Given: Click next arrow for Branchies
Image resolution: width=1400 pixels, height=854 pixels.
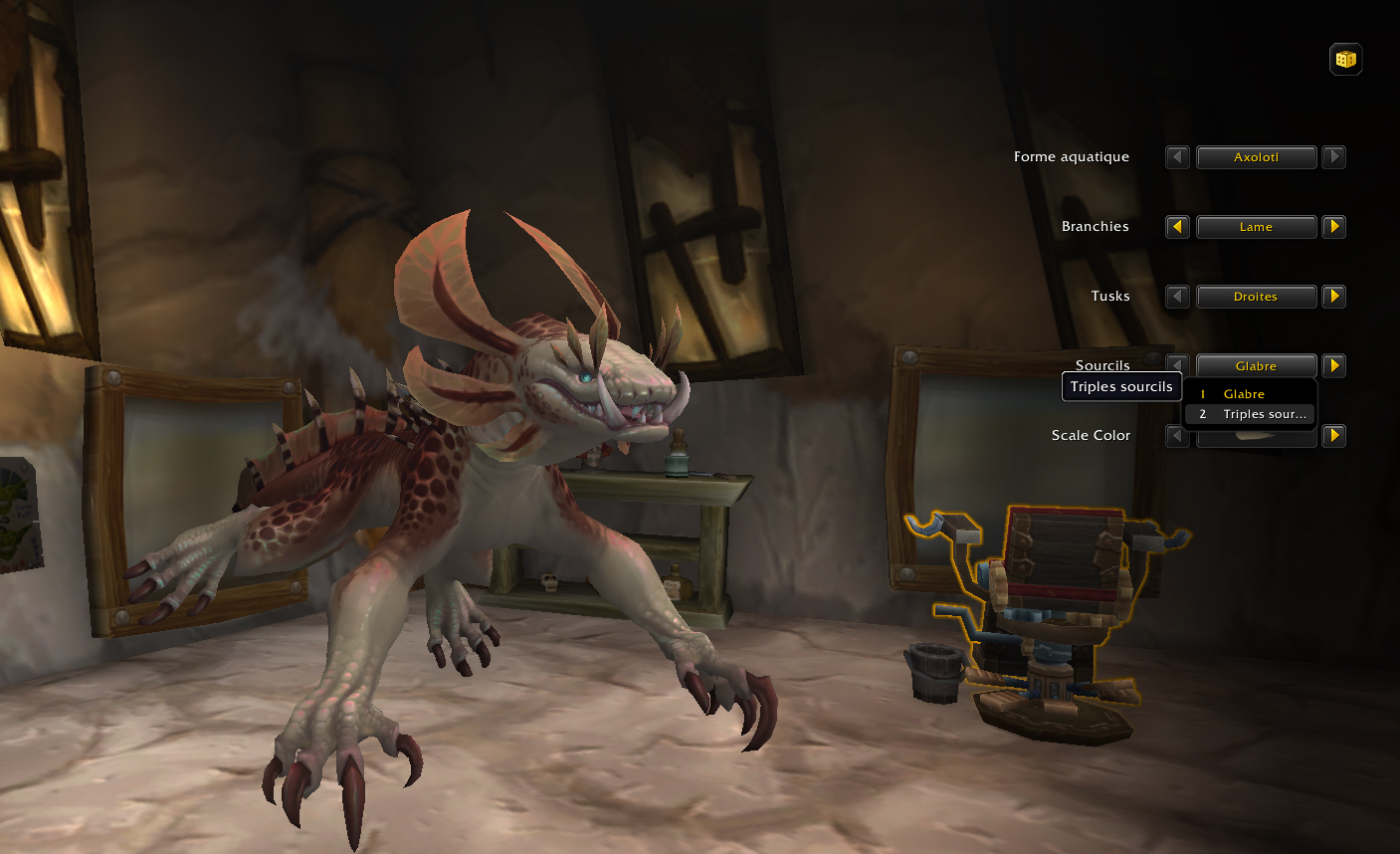Looking at the screenshot, I should (x=1334, y=227).
